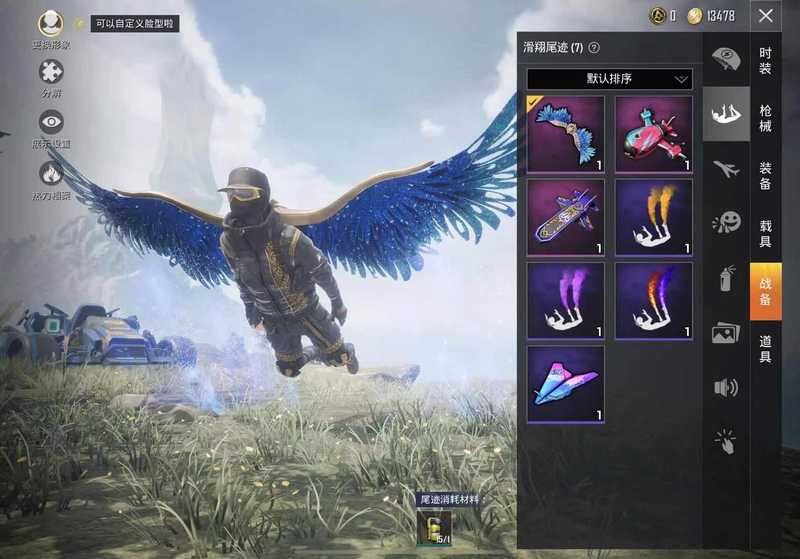Click the glide trail help question mark
This screenshot has height=559, width=800.
tap(594, 47)
